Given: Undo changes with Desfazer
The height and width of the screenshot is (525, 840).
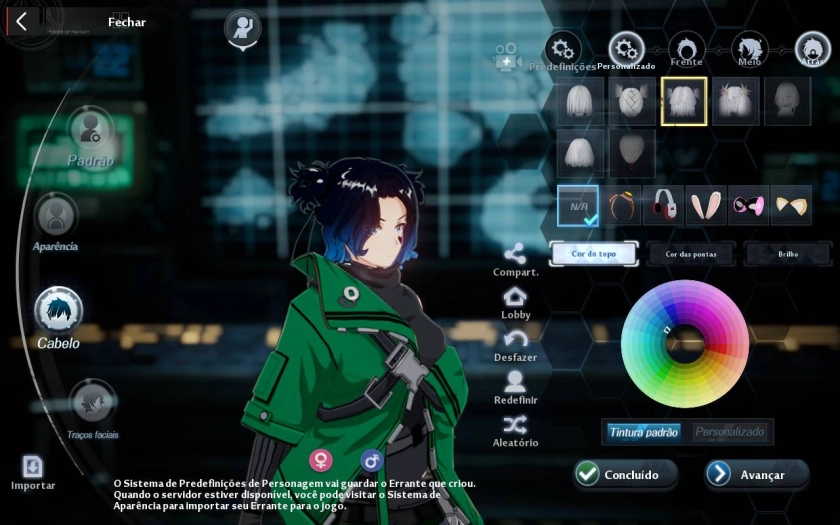Looking at the screenshot, I should pos(515,346).
